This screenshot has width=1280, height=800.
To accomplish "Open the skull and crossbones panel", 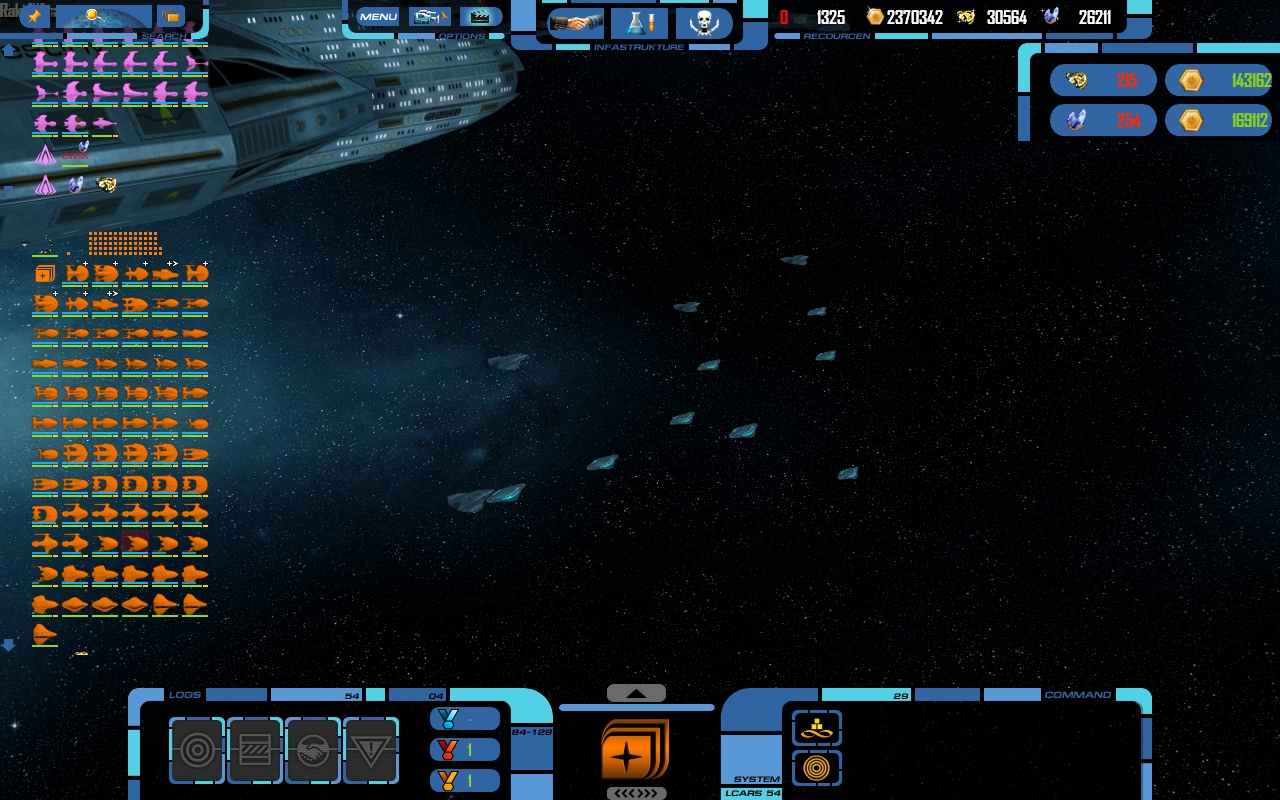I will (703, 23).
